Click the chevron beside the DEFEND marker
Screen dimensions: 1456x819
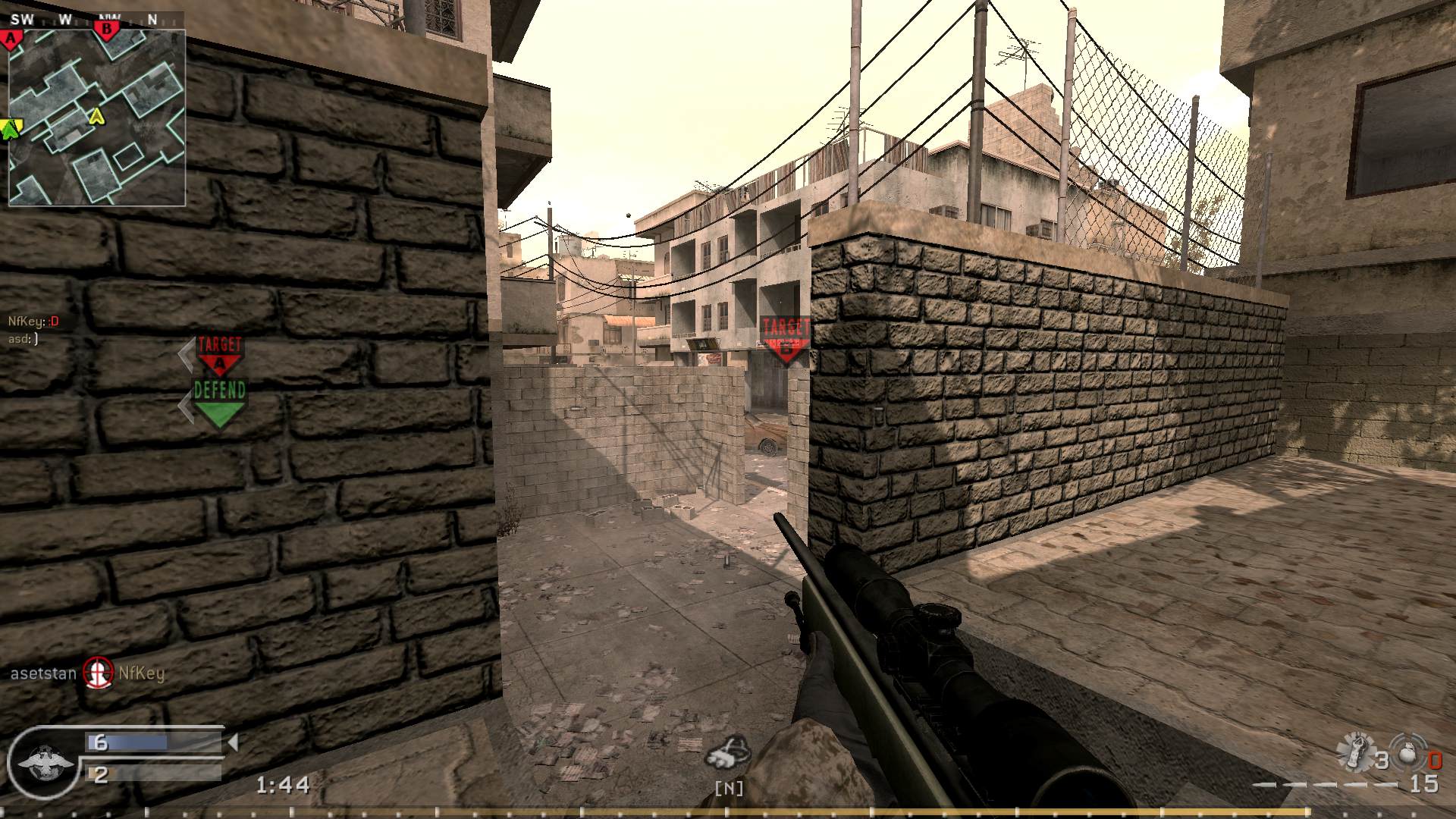[x=185, y=400]
